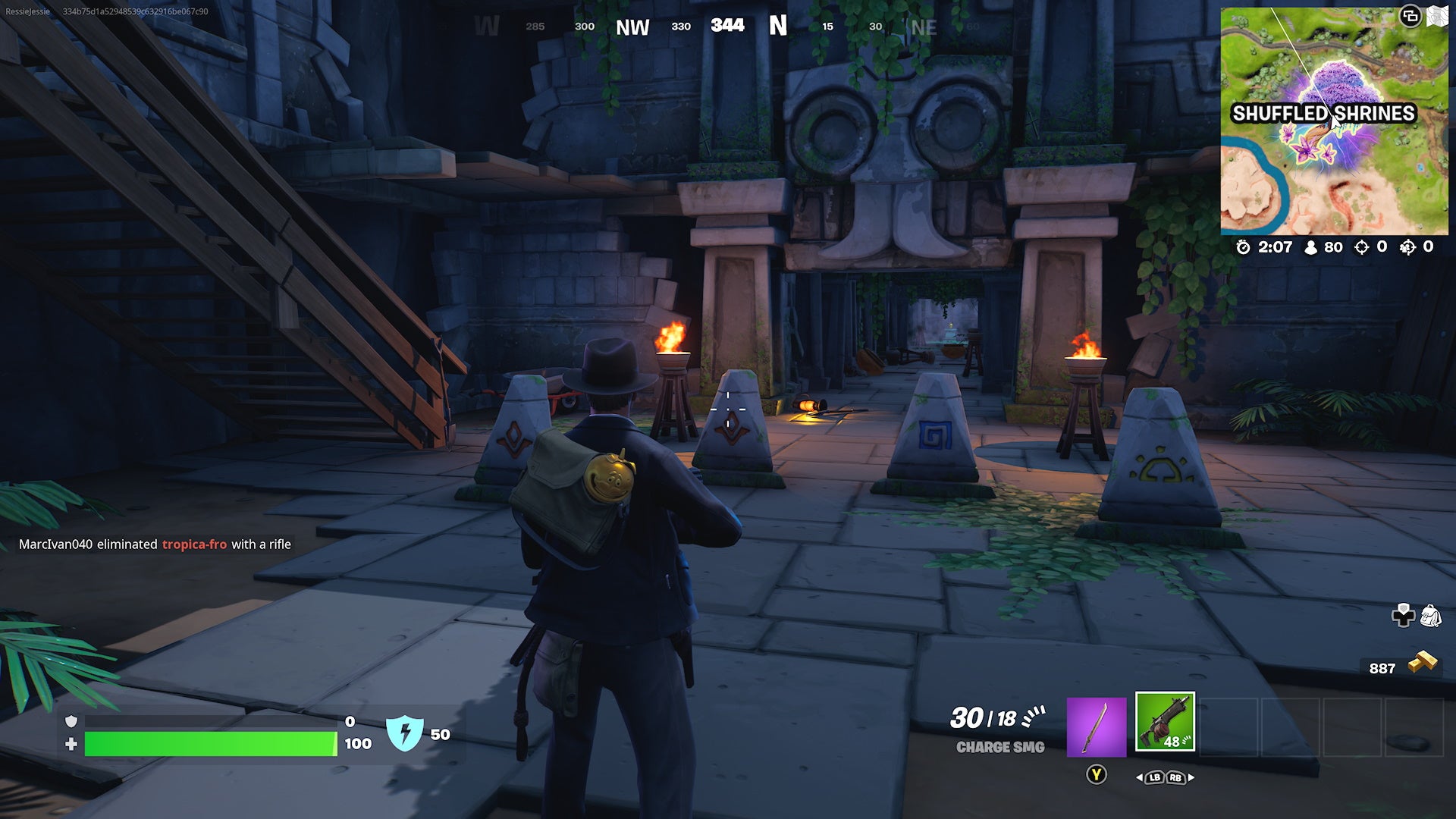This screenshot has height=819, width=1456.
Task: Select the picture-in-picture minimap icon
Action: click(x=1410, y=15)
